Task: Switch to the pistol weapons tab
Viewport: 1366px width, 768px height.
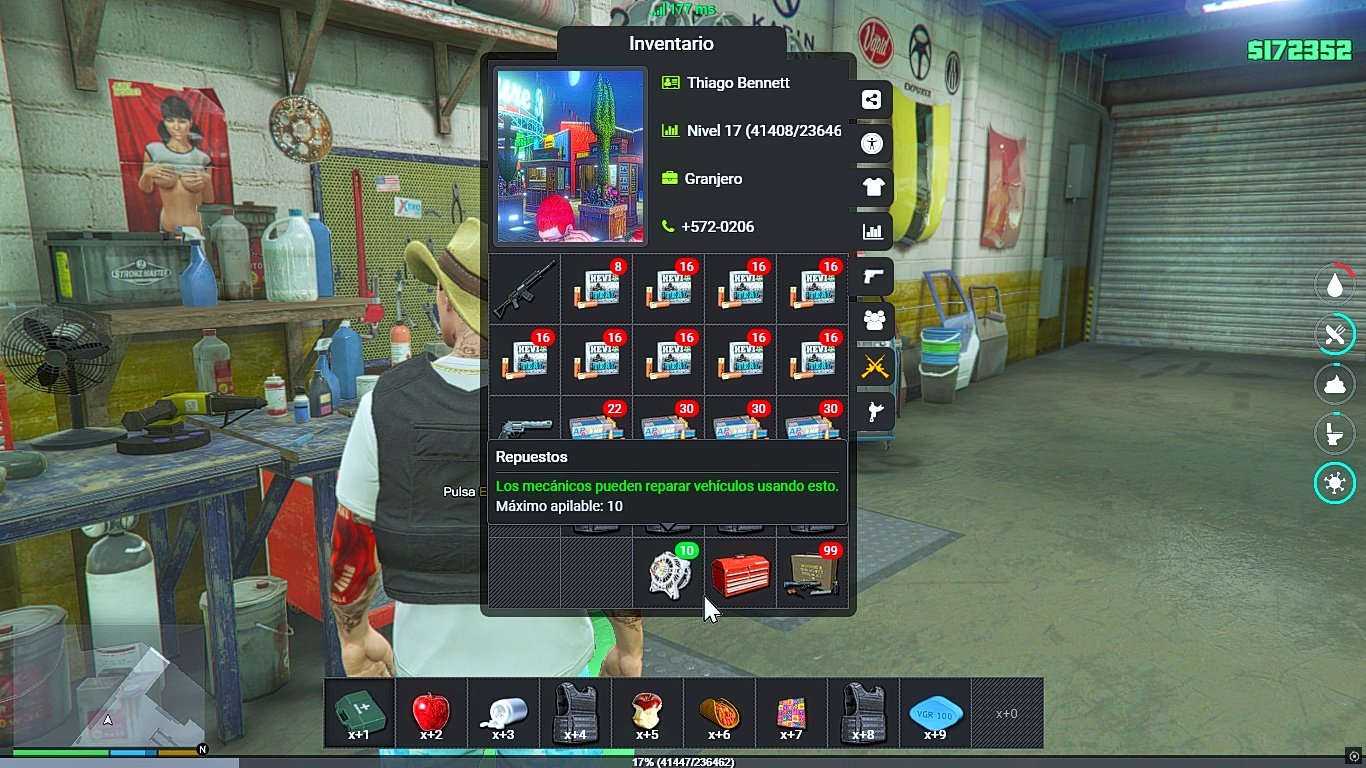Action: pos(873,276)
